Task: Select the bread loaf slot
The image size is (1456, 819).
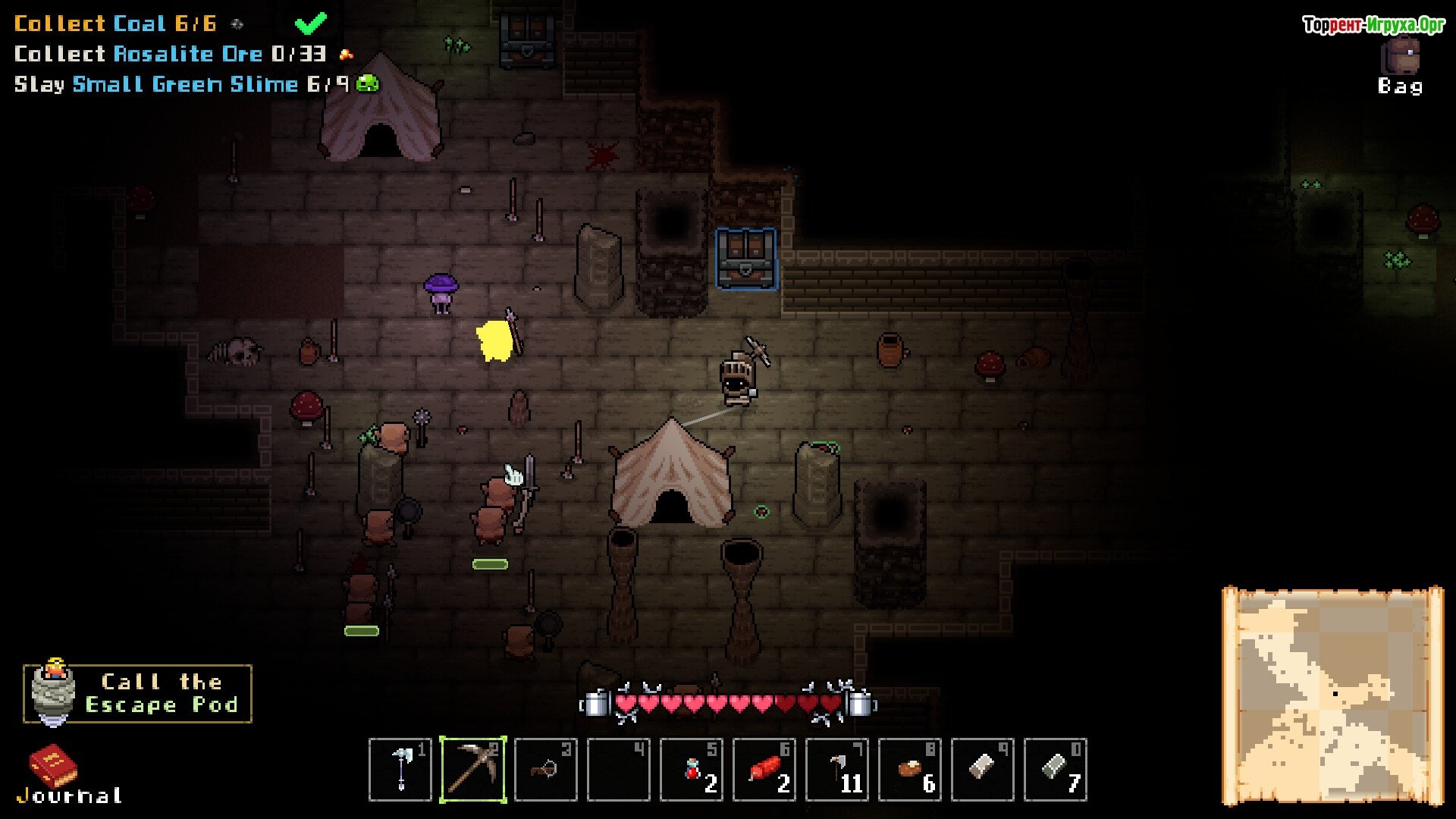Action: (910, 770)
